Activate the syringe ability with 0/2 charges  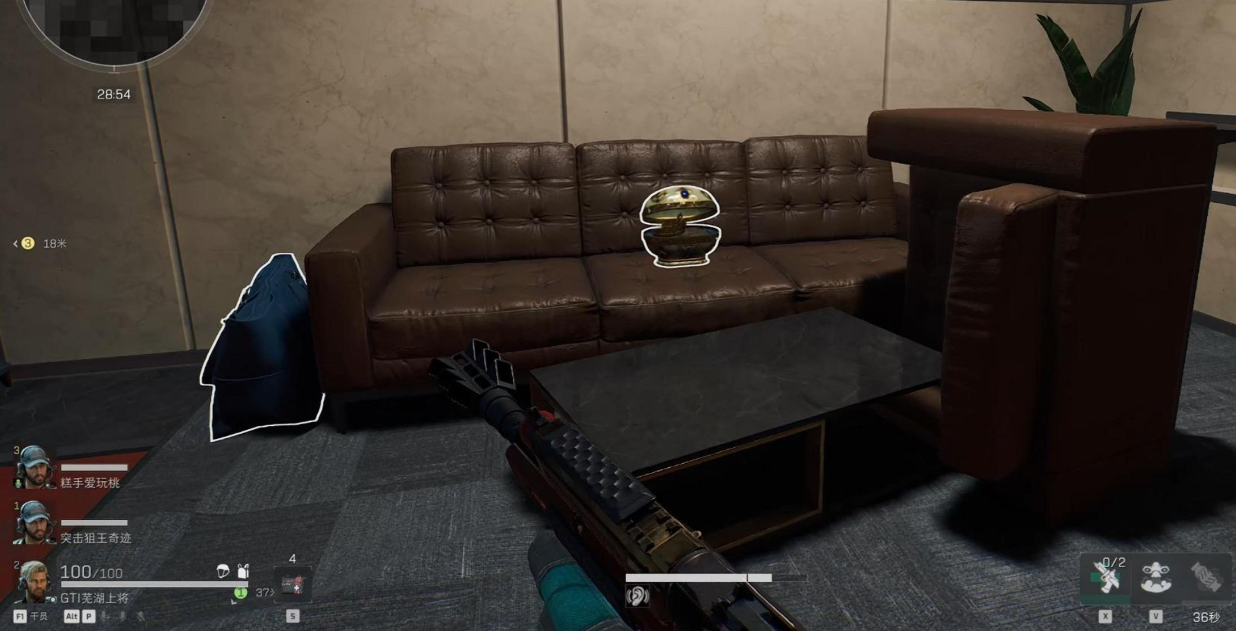click(x=1105, y=579)
